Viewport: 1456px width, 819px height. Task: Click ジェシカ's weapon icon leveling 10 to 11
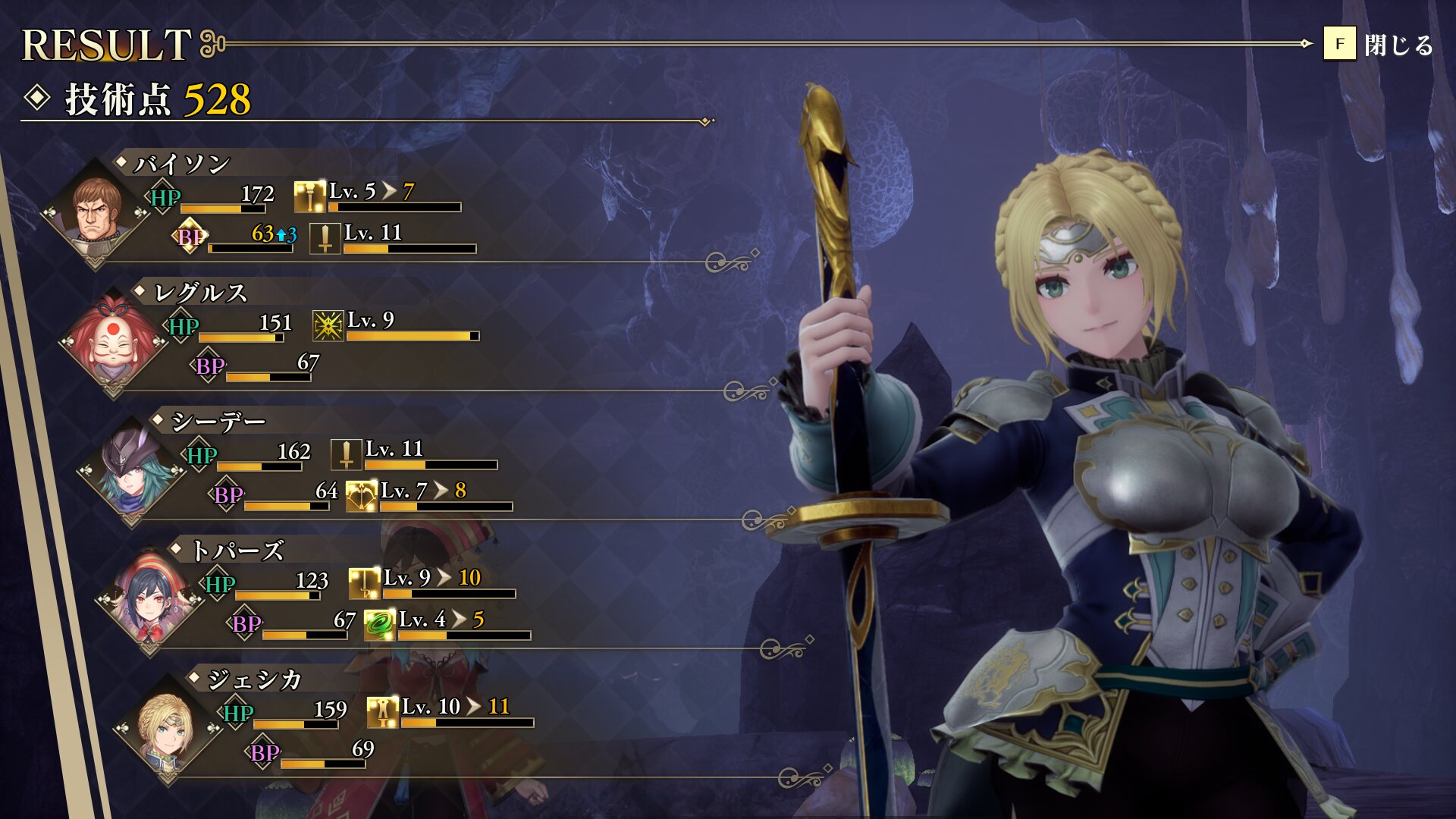(383, 712)
